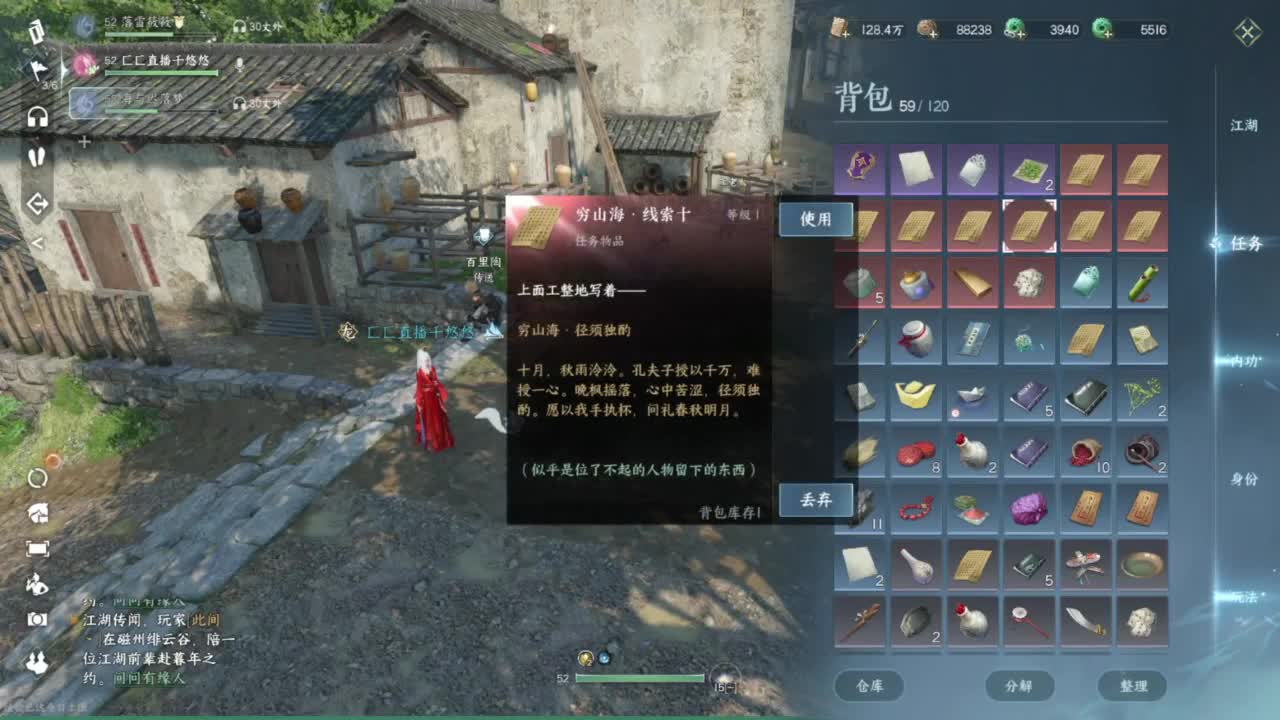Toggle the headset icon beside 落雷筱铱
This screenshot has height=720, width=1280.
pyautogui.click(x=238, y=26)
